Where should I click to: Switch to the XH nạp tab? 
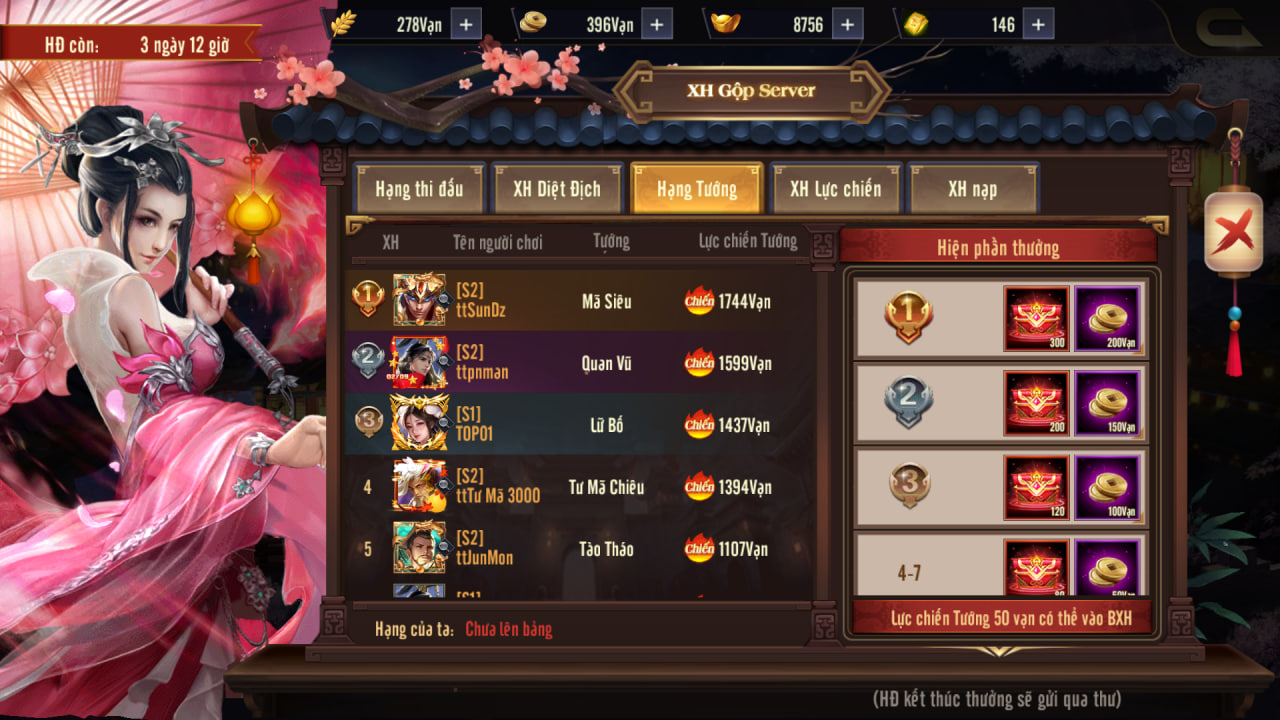(973, 189)
